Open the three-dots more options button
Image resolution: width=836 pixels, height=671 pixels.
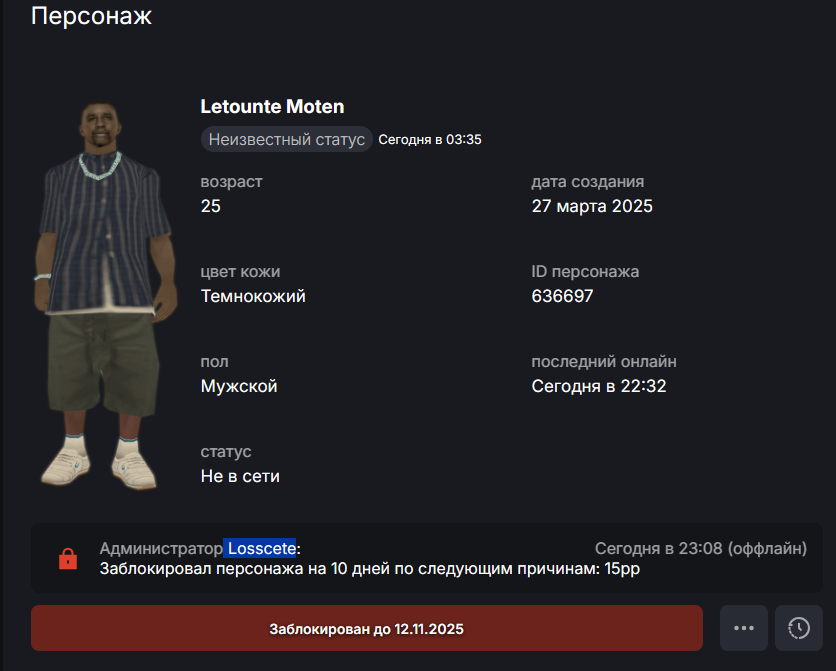[x=743, y=628]
